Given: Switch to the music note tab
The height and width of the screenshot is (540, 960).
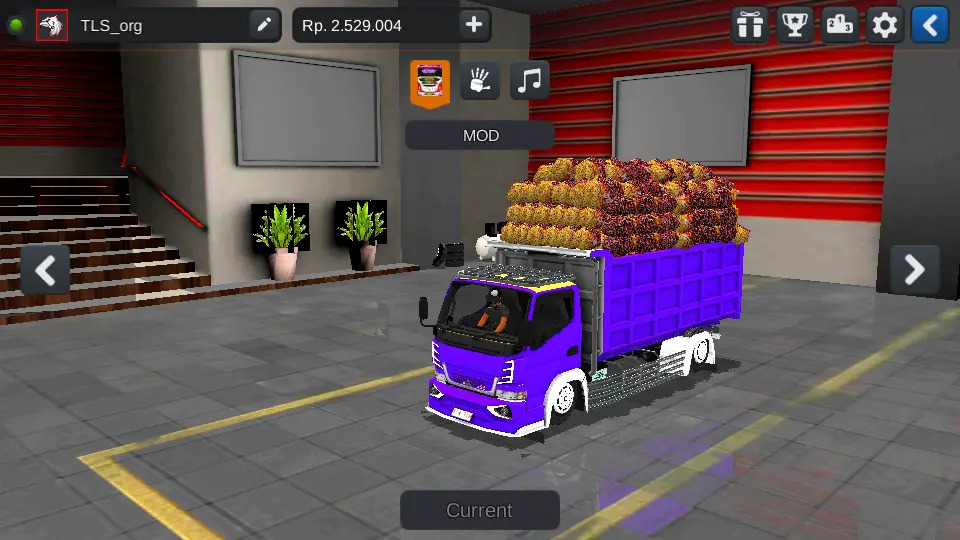Looking at the screenshot, I should pos(530,81).
